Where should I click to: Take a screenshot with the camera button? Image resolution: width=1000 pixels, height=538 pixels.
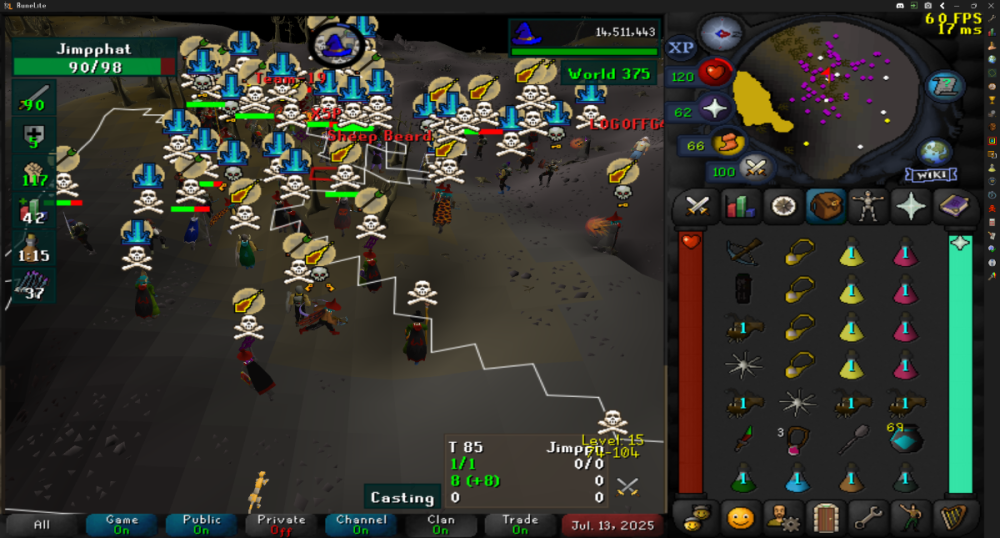[930, 6]
